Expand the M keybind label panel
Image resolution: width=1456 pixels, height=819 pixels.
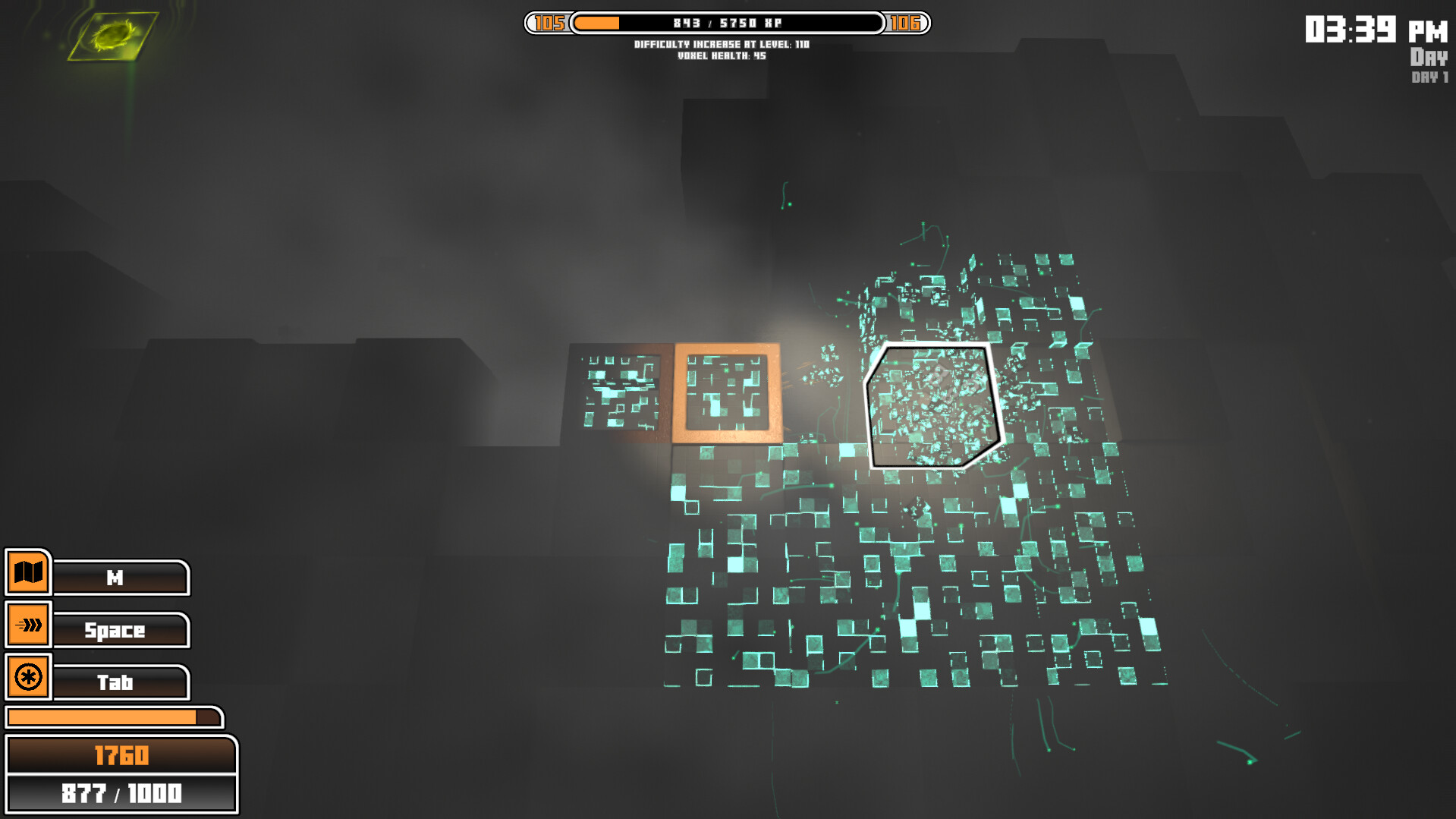(x=120, y=578)
